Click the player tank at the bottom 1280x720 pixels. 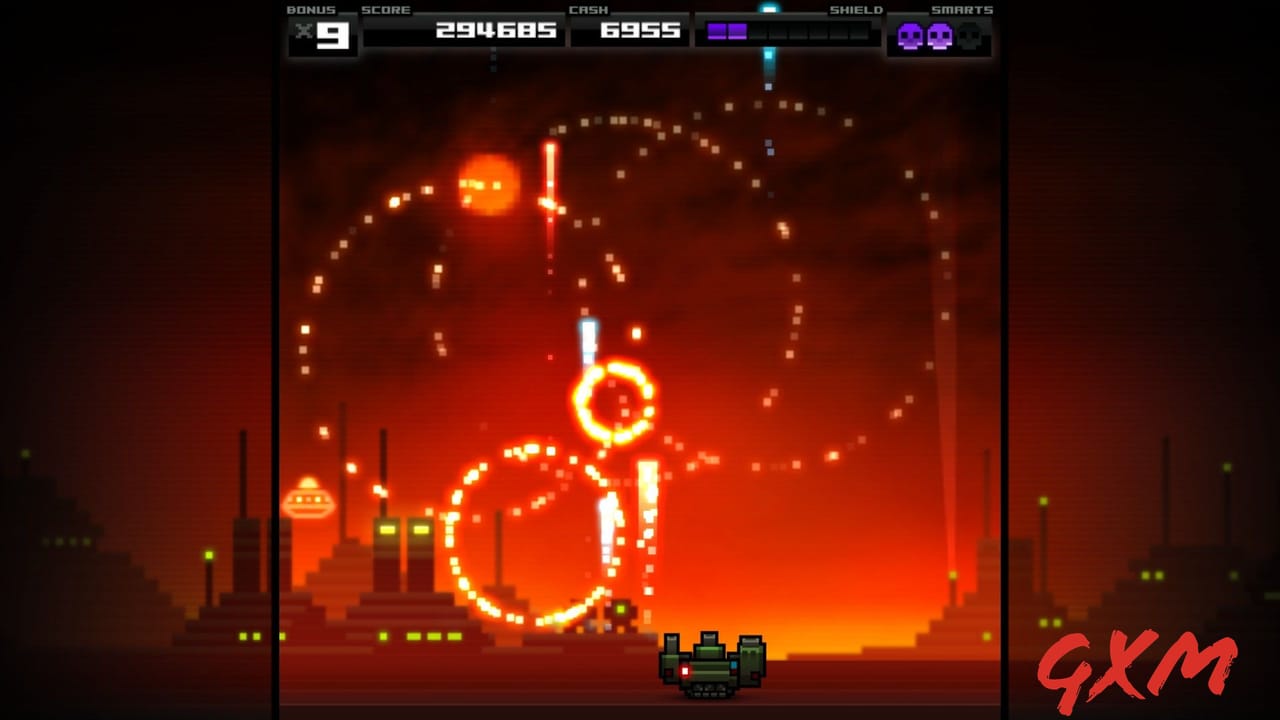[x=708, y=668]
